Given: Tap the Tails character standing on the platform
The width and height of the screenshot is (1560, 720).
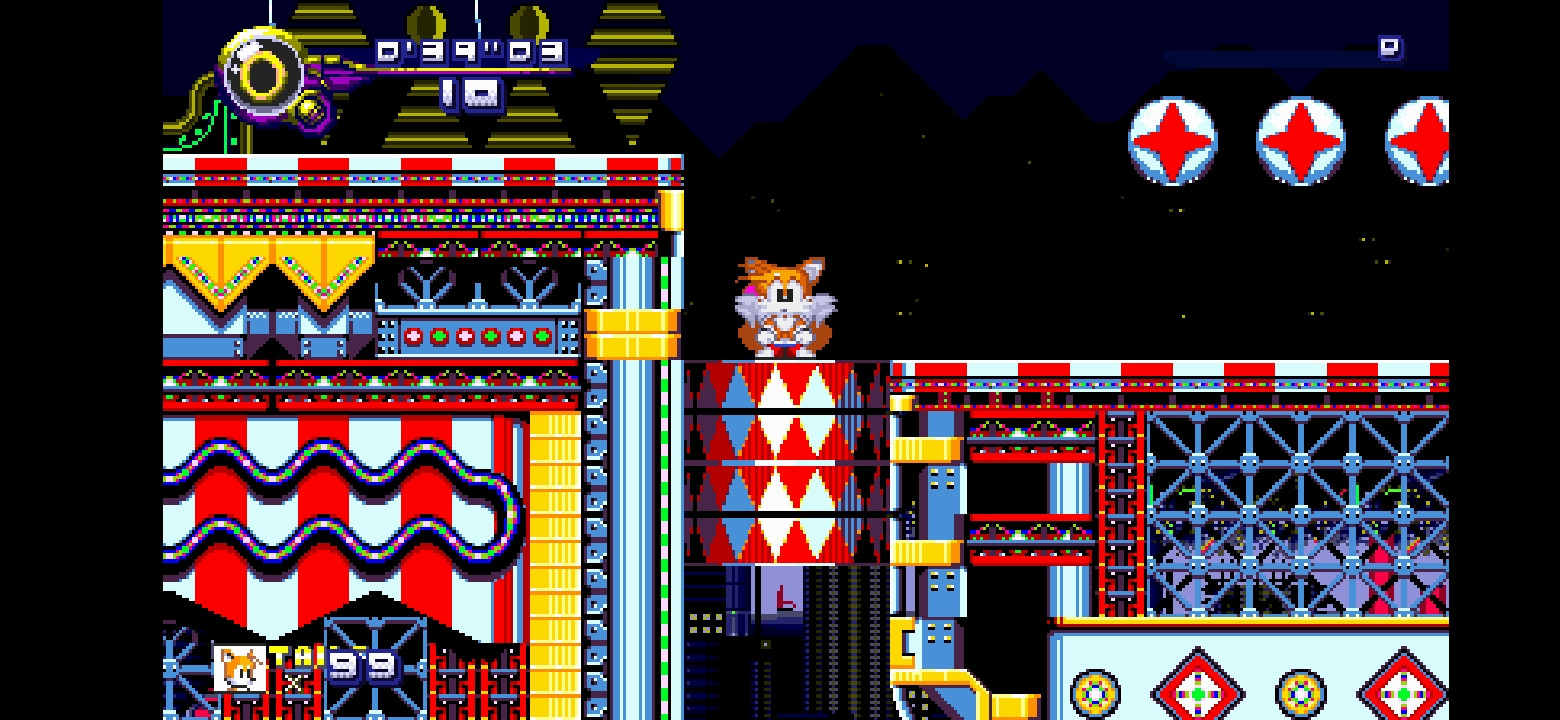Looking at the screenshot, I should click(x=786, y=306).
